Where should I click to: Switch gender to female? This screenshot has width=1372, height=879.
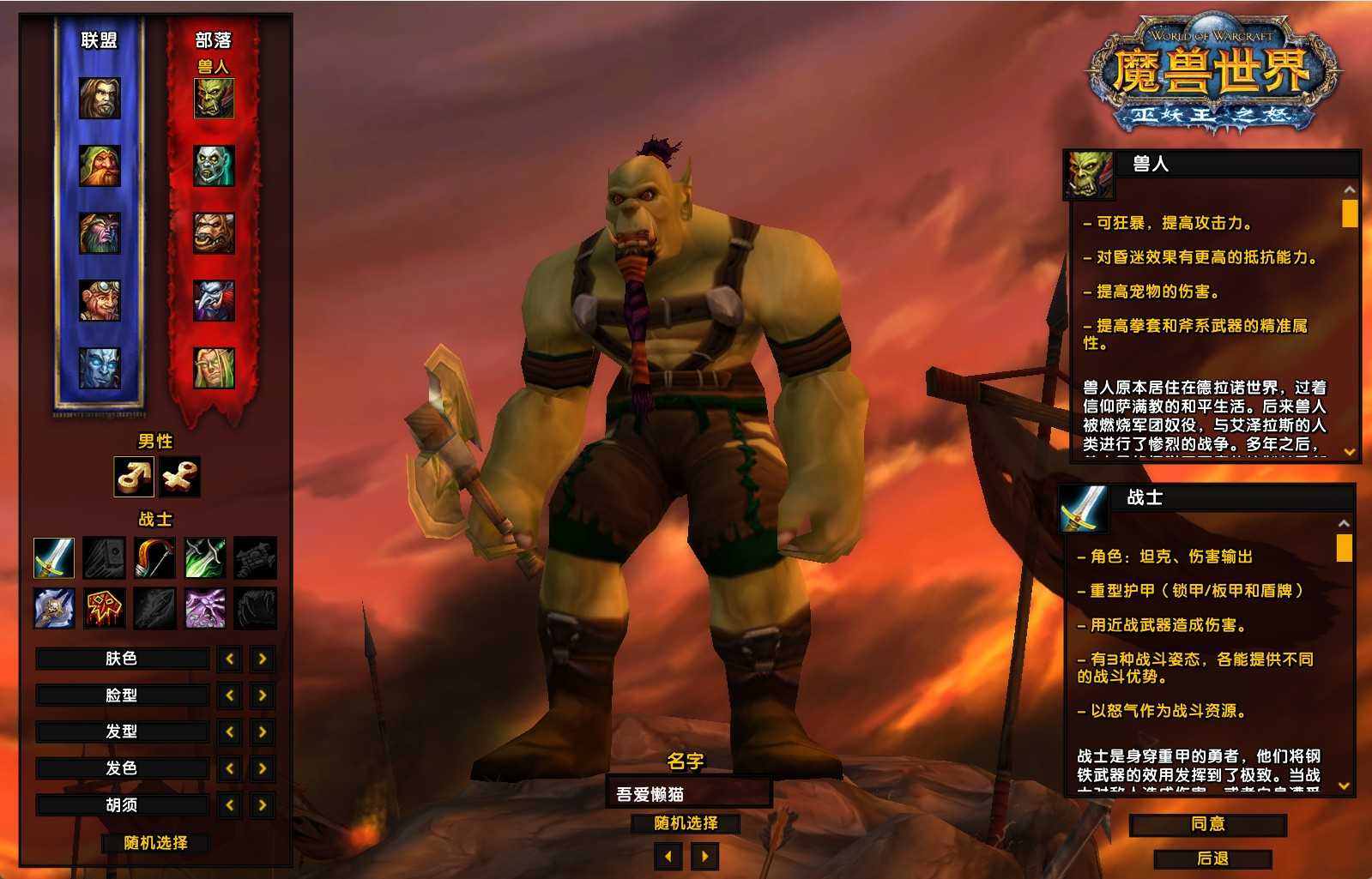tap(180, 477)
